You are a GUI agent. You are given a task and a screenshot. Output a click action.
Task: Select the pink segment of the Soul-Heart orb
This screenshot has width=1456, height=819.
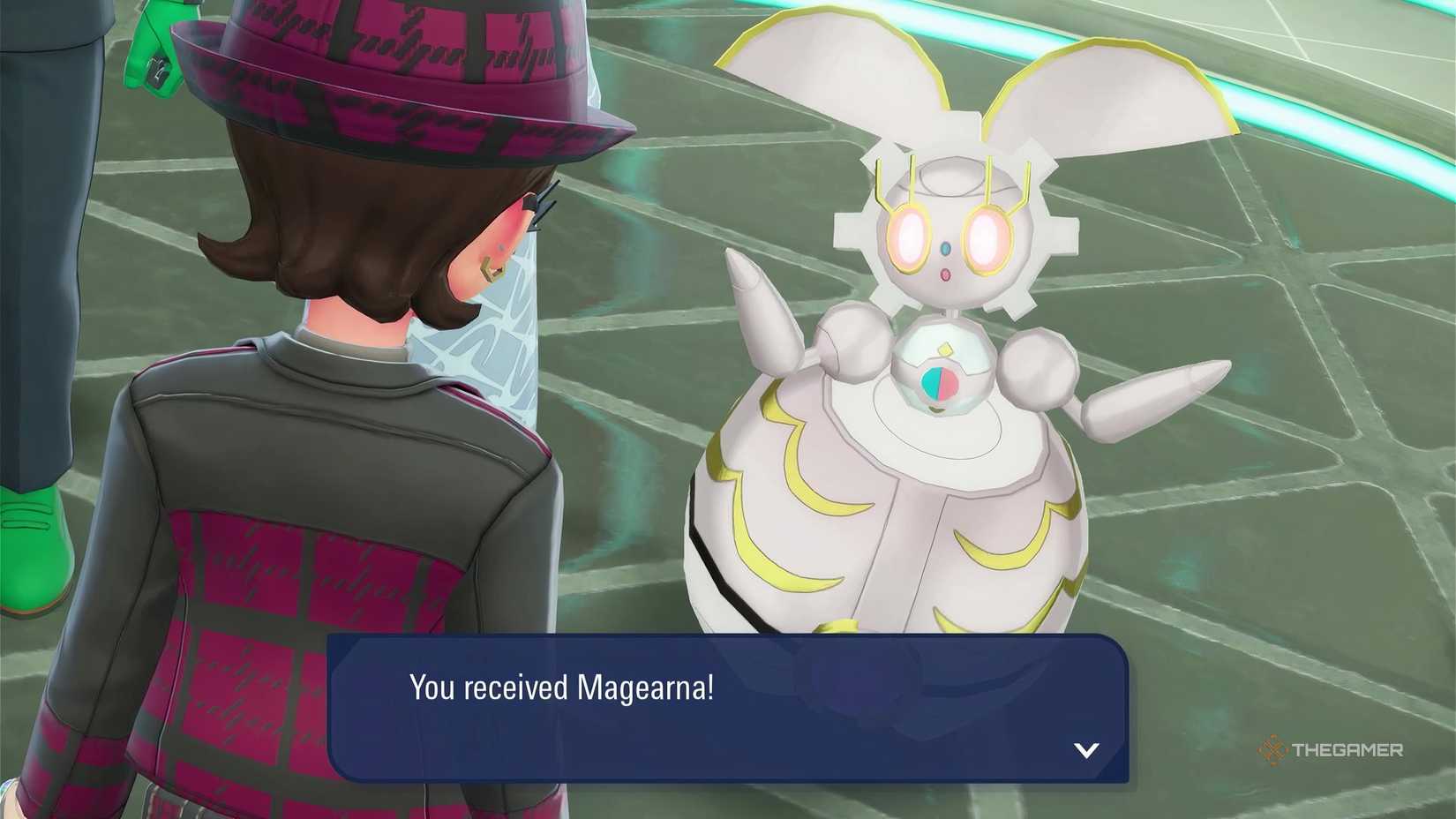949,383
